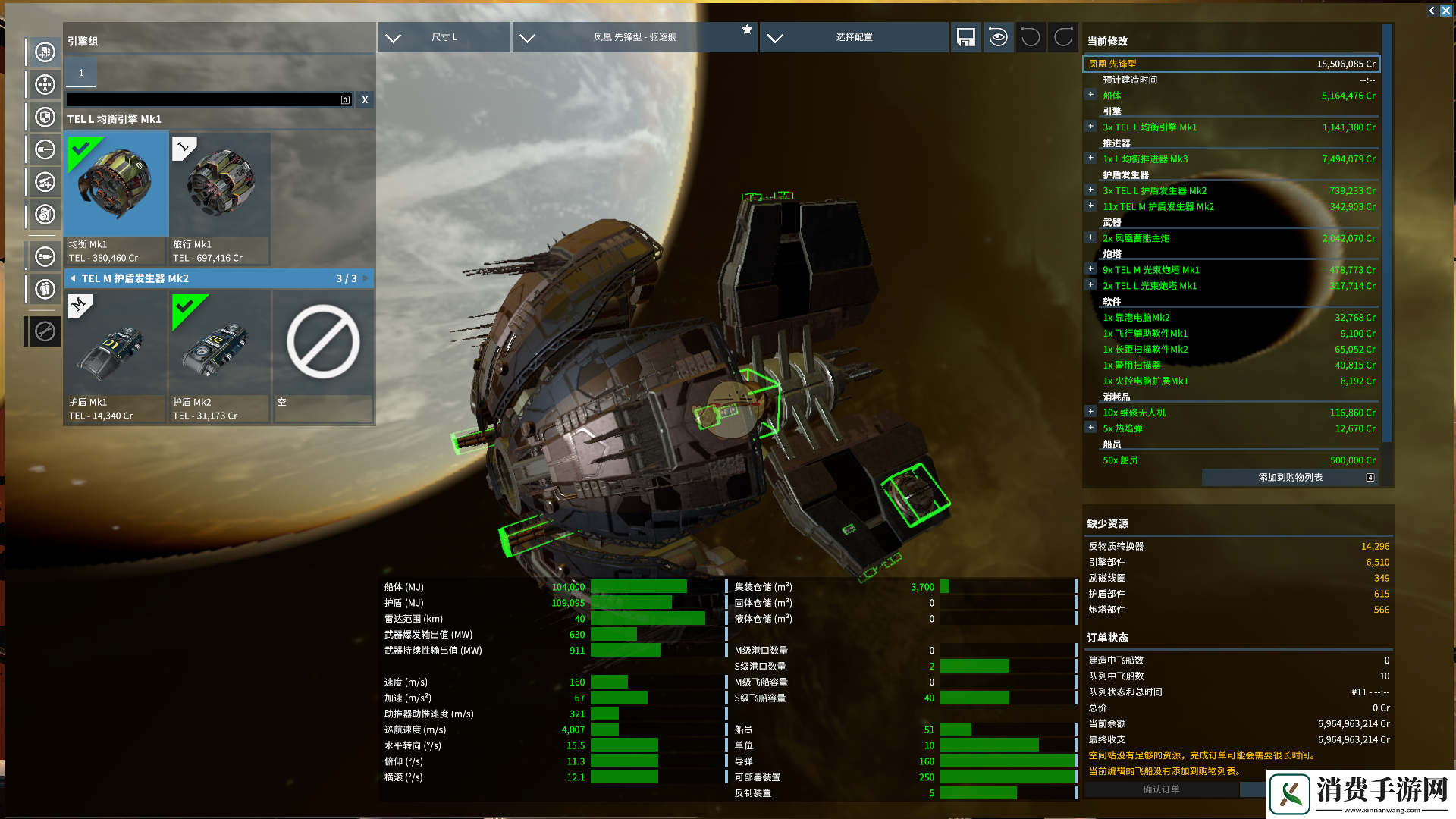Open the 选择配置 loadout dropdown
This screenshot has height=819, width=1456.
tap(853, 37)
